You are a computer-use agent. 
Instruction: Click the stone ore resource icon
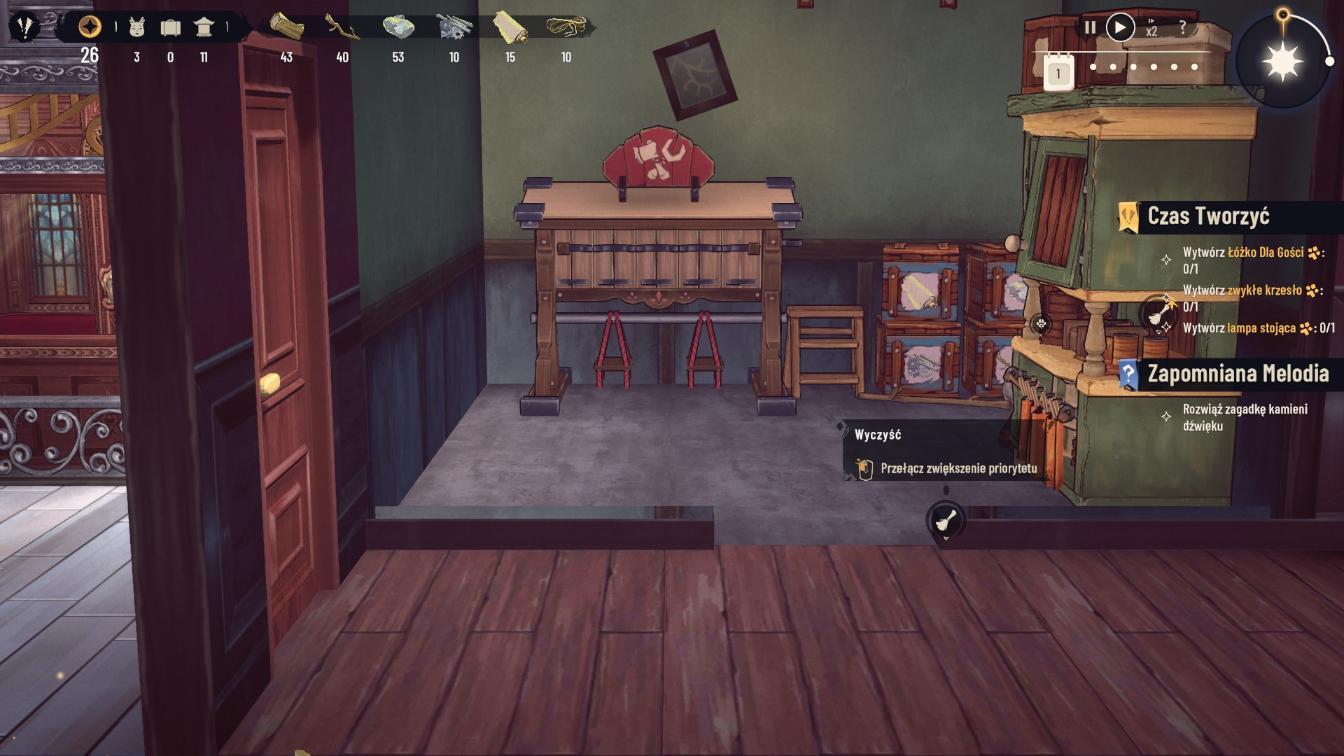coord(398,27)
